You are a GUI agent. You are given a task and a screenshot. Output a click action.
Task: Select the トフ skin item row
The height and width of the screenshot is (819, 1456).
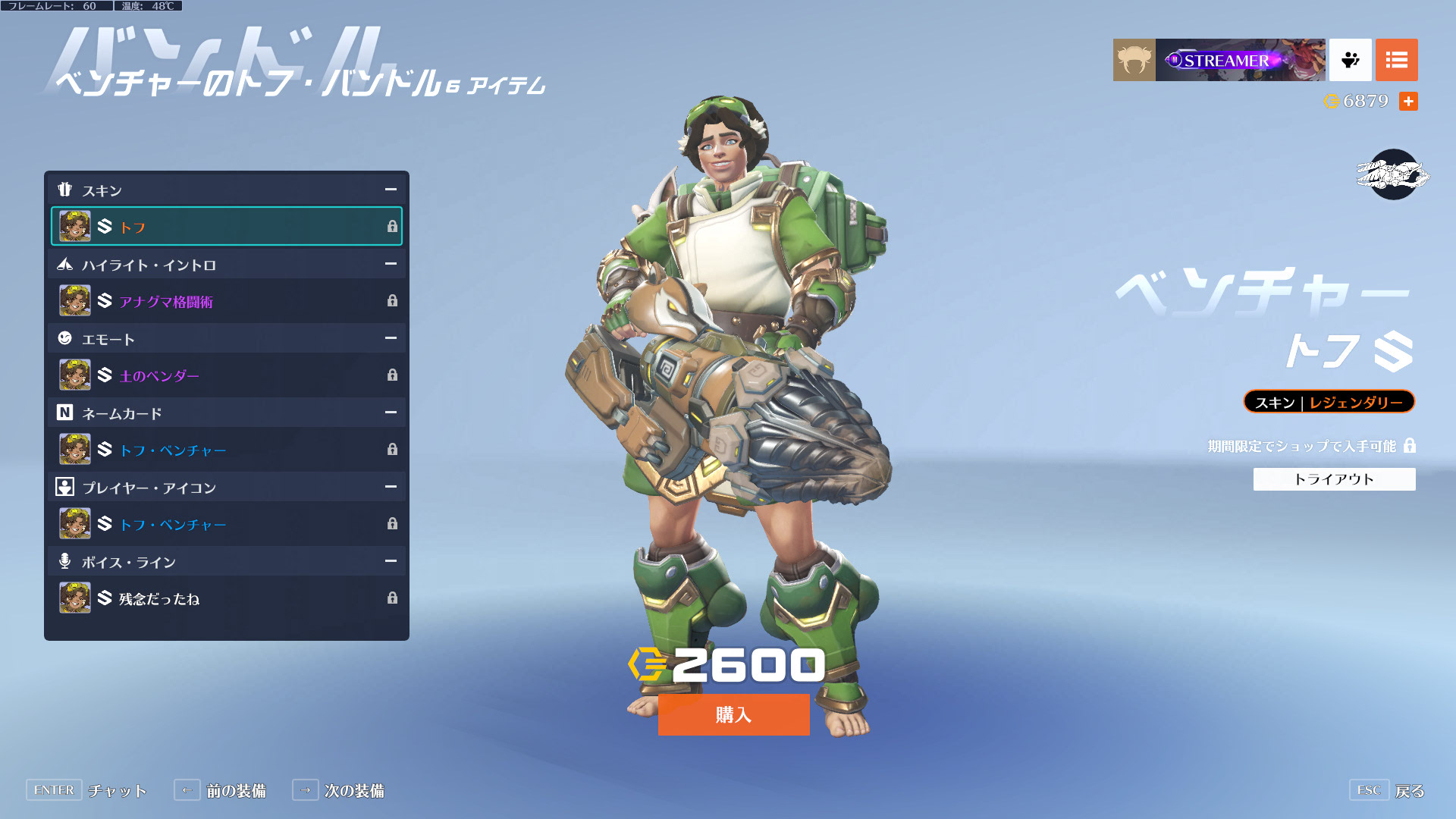(226, 226)
